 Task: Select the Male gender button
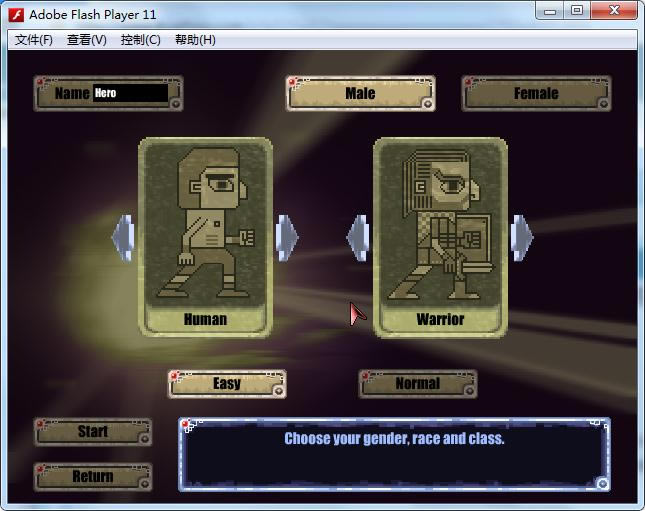pos(361,93)
